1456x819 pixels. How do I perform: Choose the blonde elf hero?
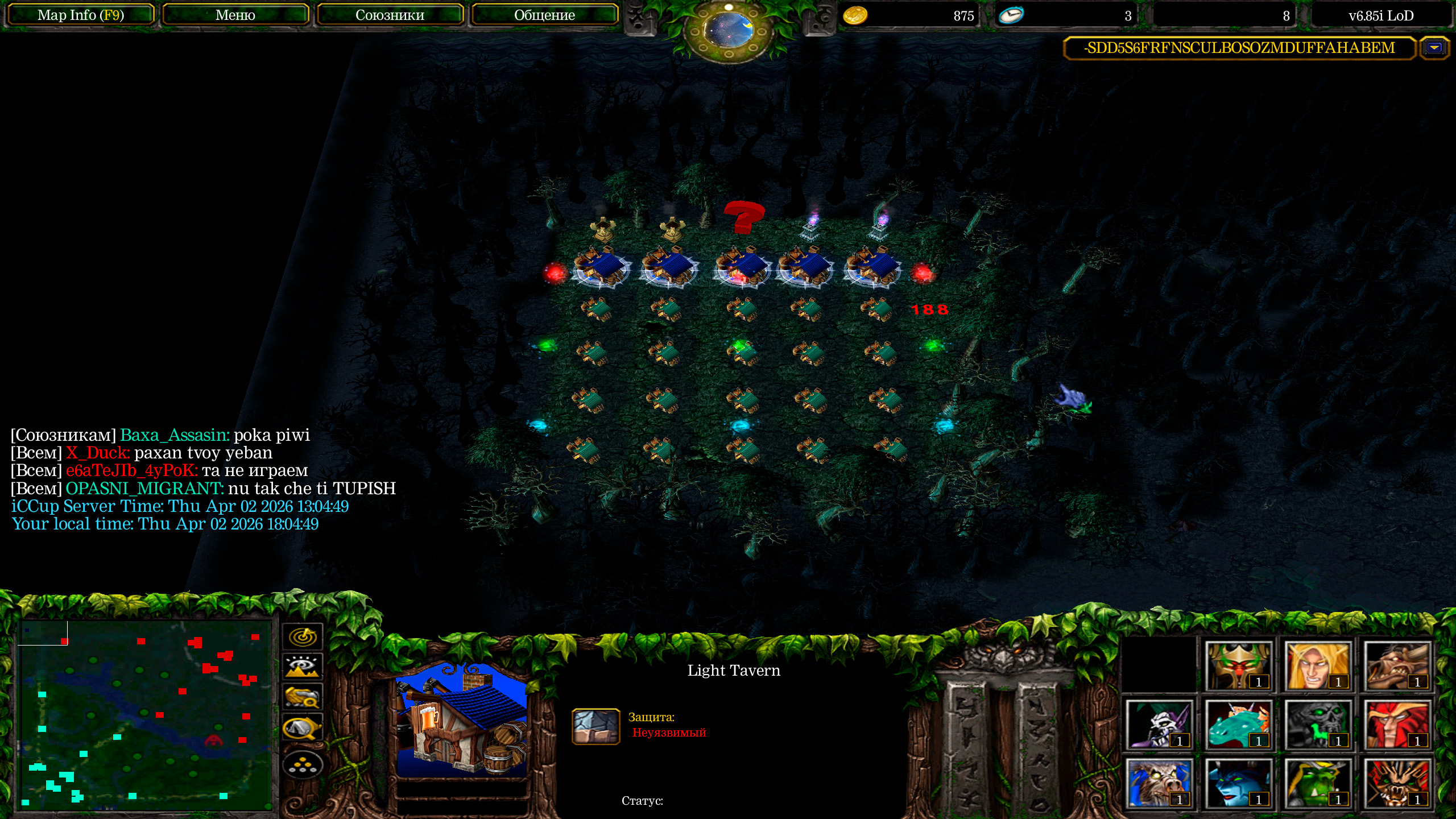[x=1317, y=667]
